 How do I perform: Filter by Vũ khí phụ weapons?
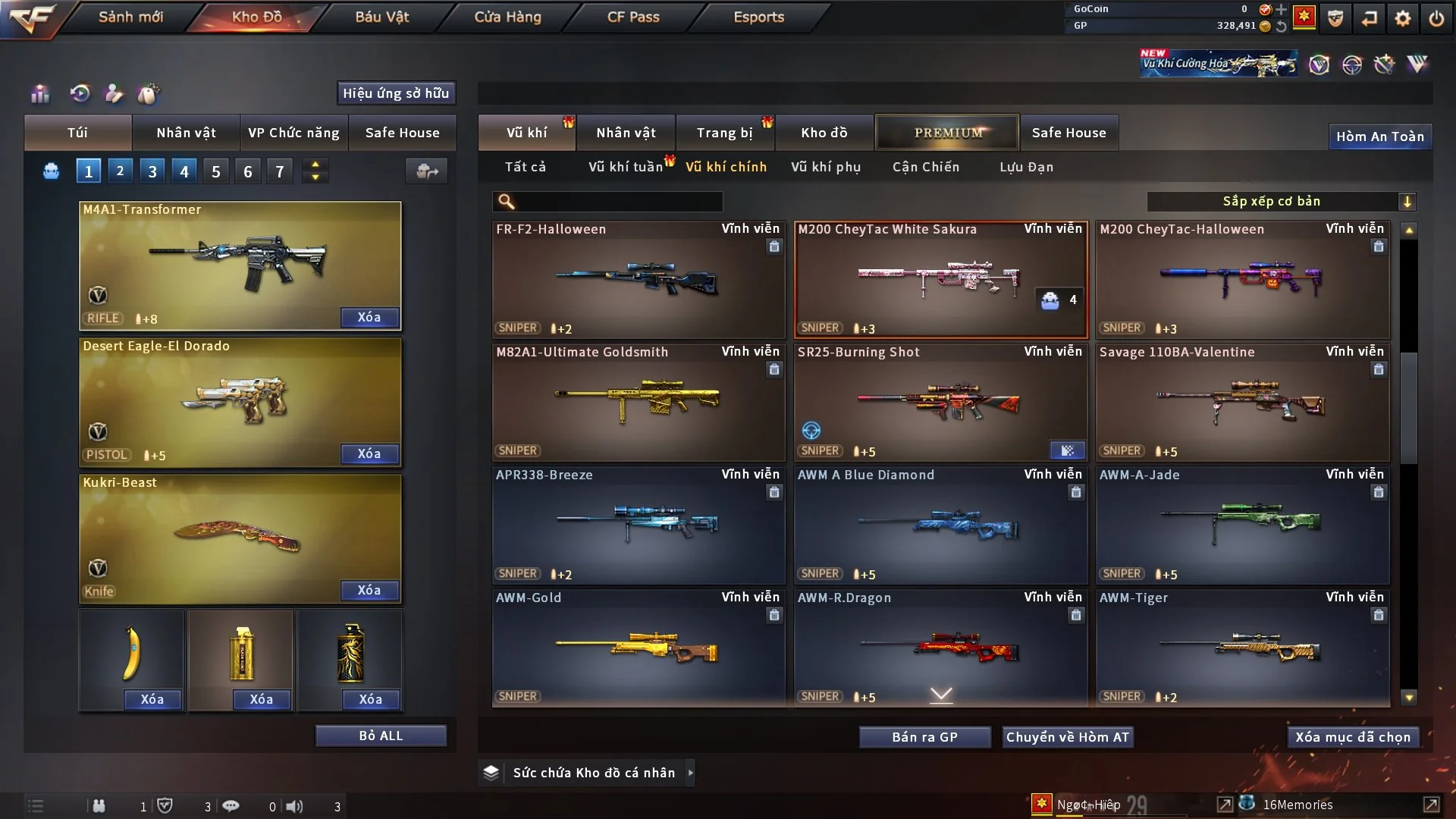826,167
